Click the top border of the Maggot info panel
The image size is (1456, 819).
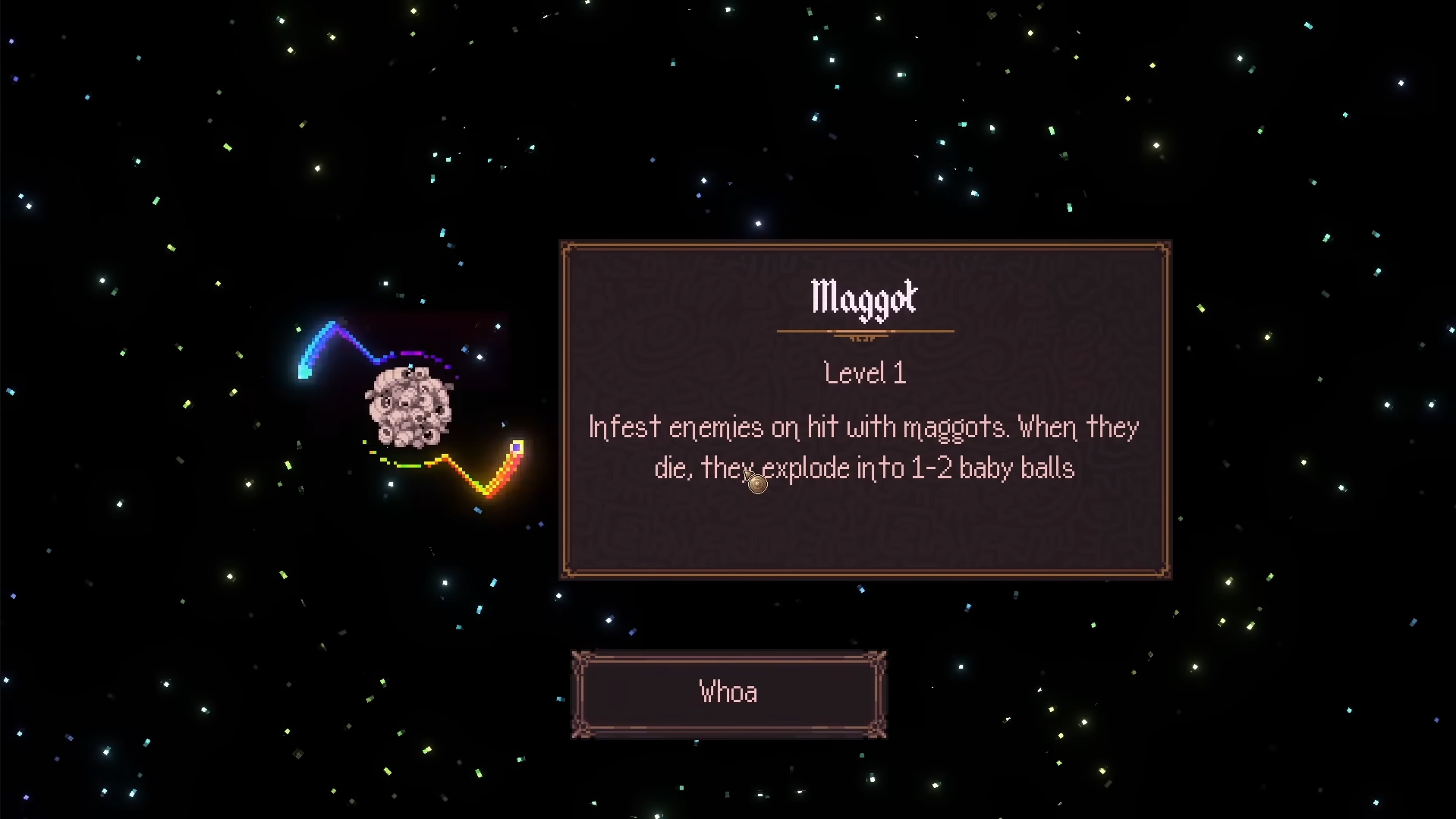865,243
